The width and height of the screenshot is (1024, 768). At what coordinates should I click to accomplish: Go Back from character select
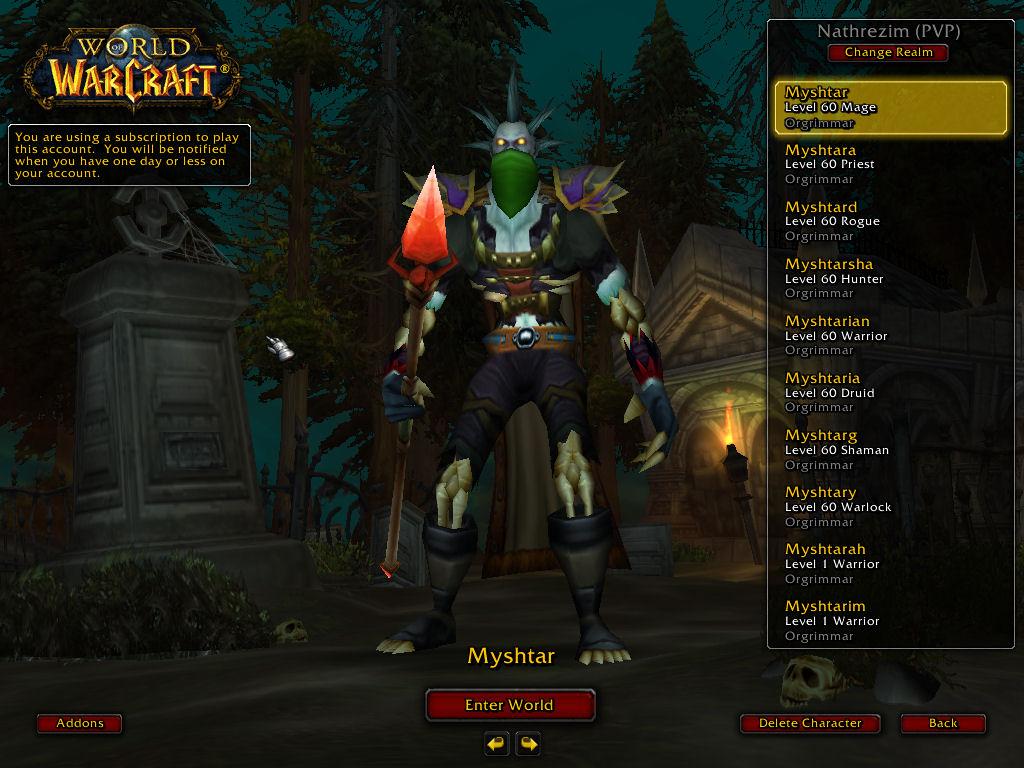(x=942, y=723)
